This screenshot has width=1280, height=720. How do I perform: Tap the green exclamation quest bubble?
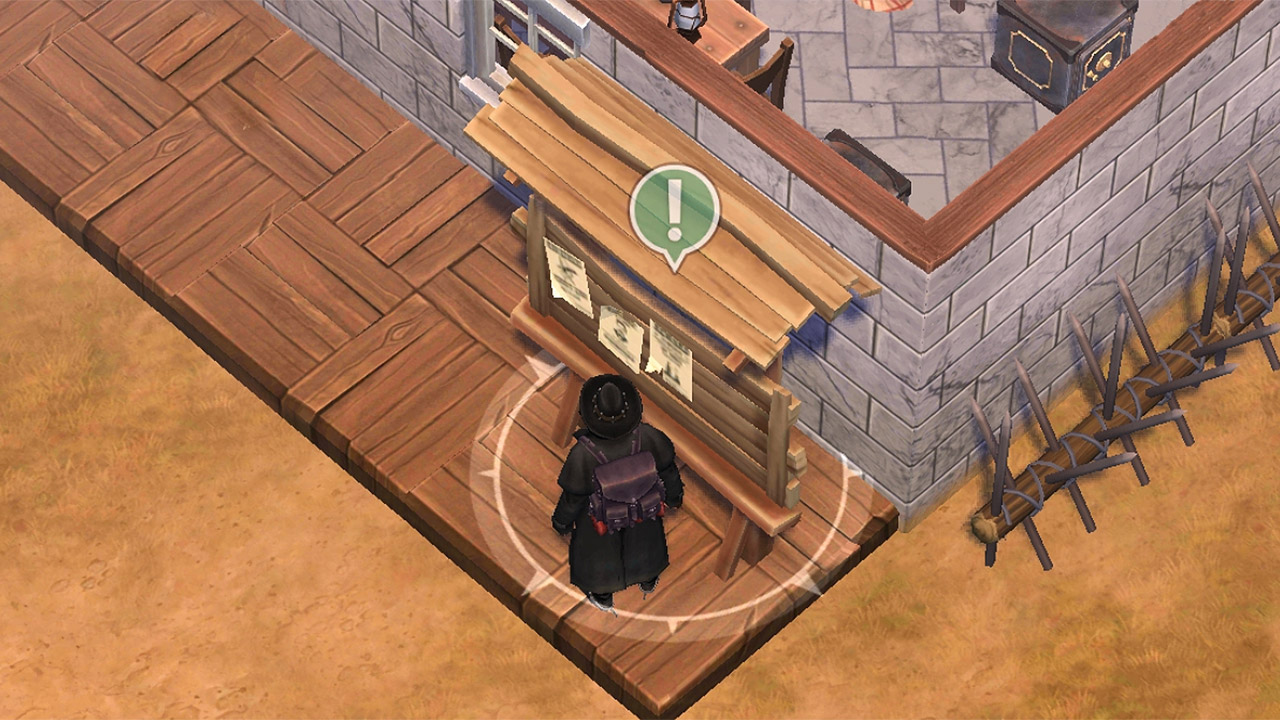(674, 211)
